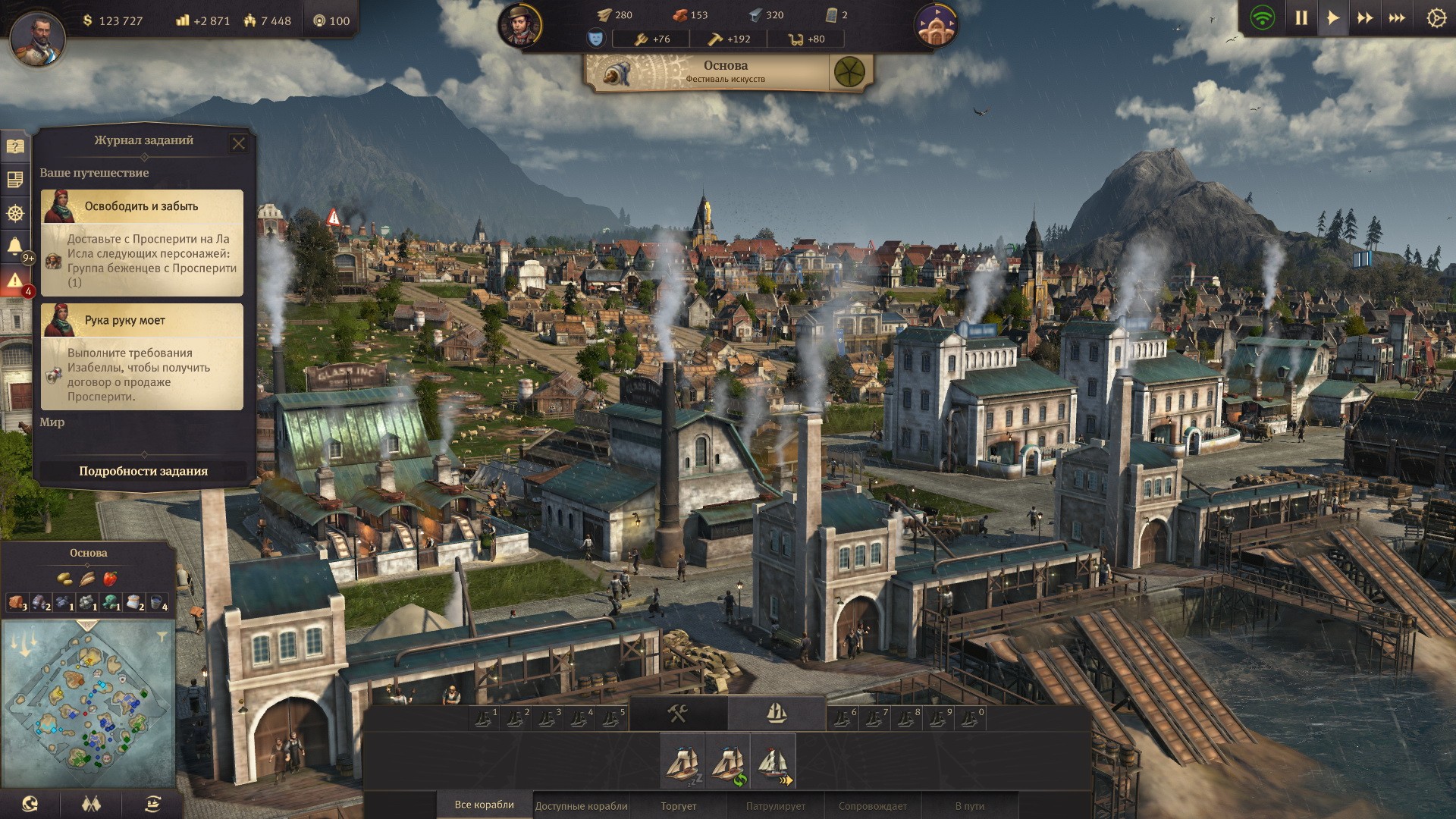Pause the game
1456x819 pixels.
tap(1301, 18)
